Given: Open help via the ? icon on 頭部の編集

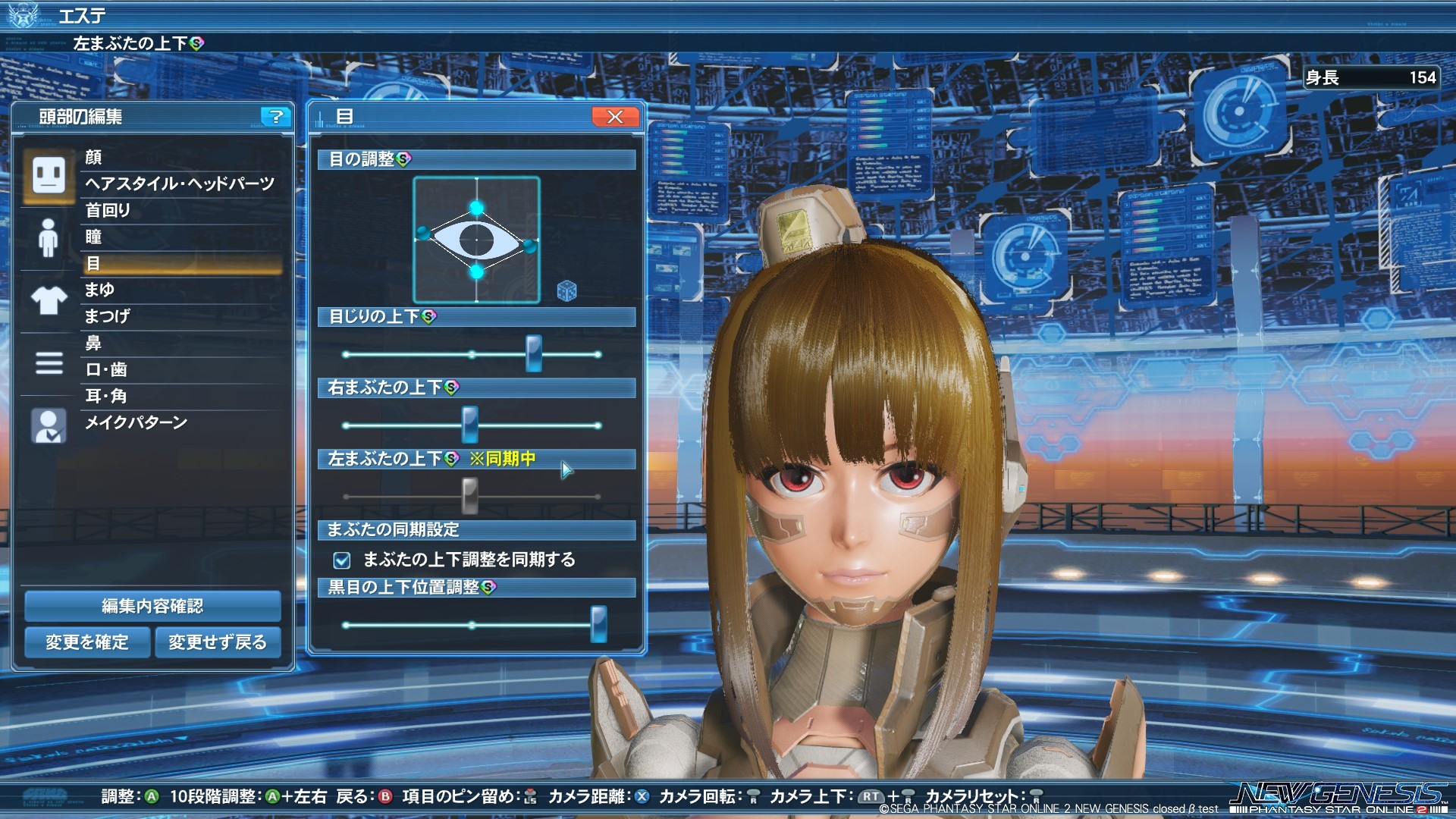Looking at the screenshot, I should 275,118.
